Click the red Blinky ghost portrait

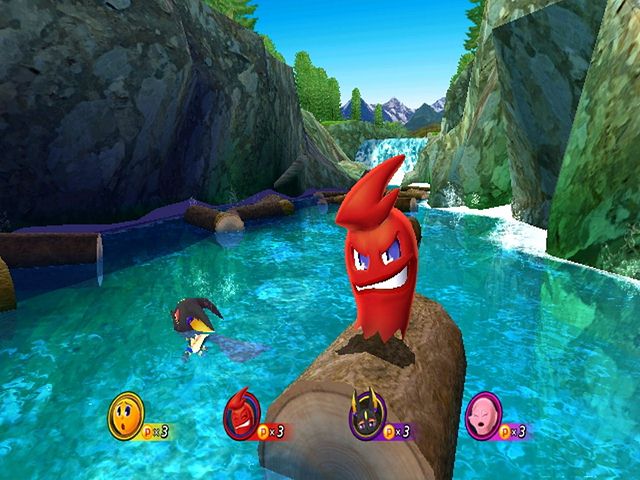(x=241, y=414)
